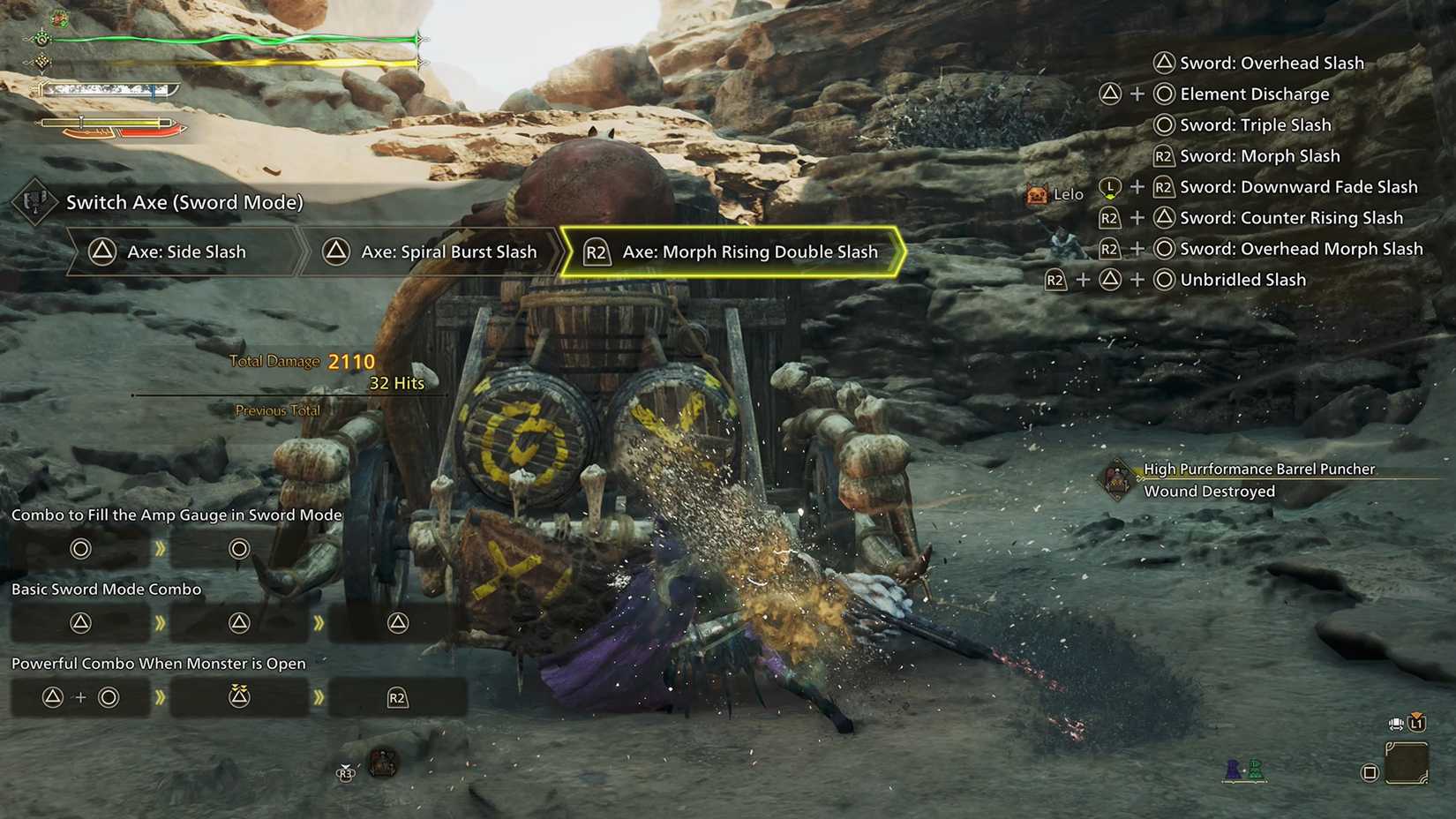Click the scroll-wheel indicator beside the L1 prompt
The height and width of the screenshot is (819, 1456).
[x=1394, y=724]
